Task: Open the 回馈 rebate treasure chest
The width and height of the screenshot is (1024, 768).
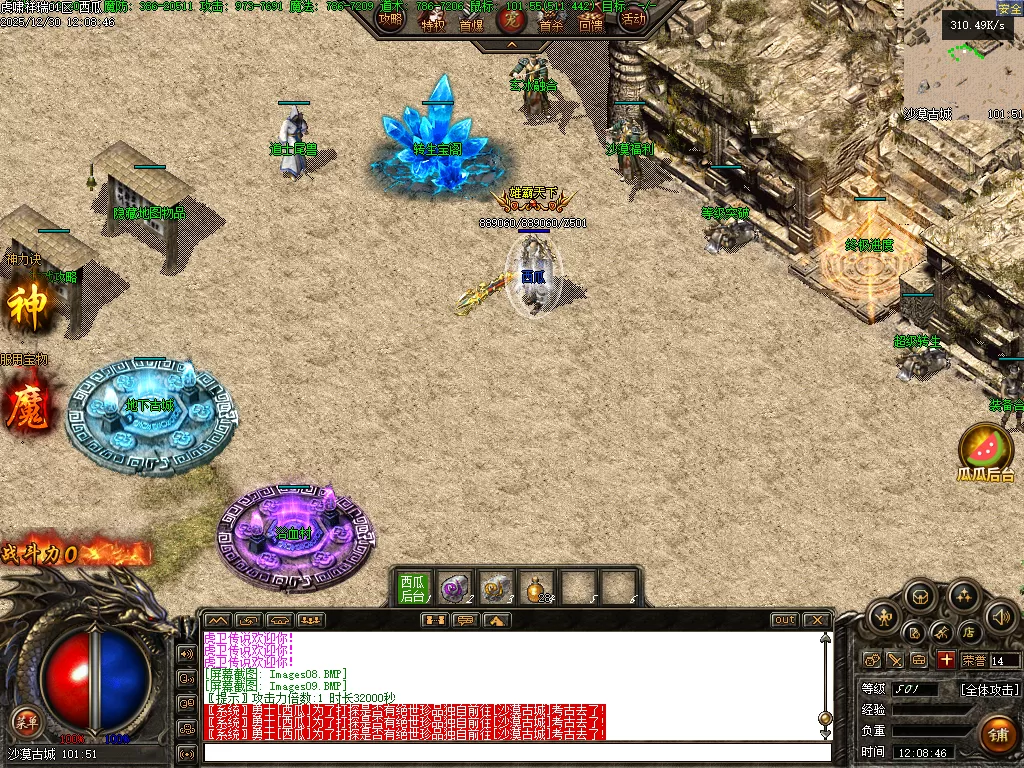Action: point(591,19)
